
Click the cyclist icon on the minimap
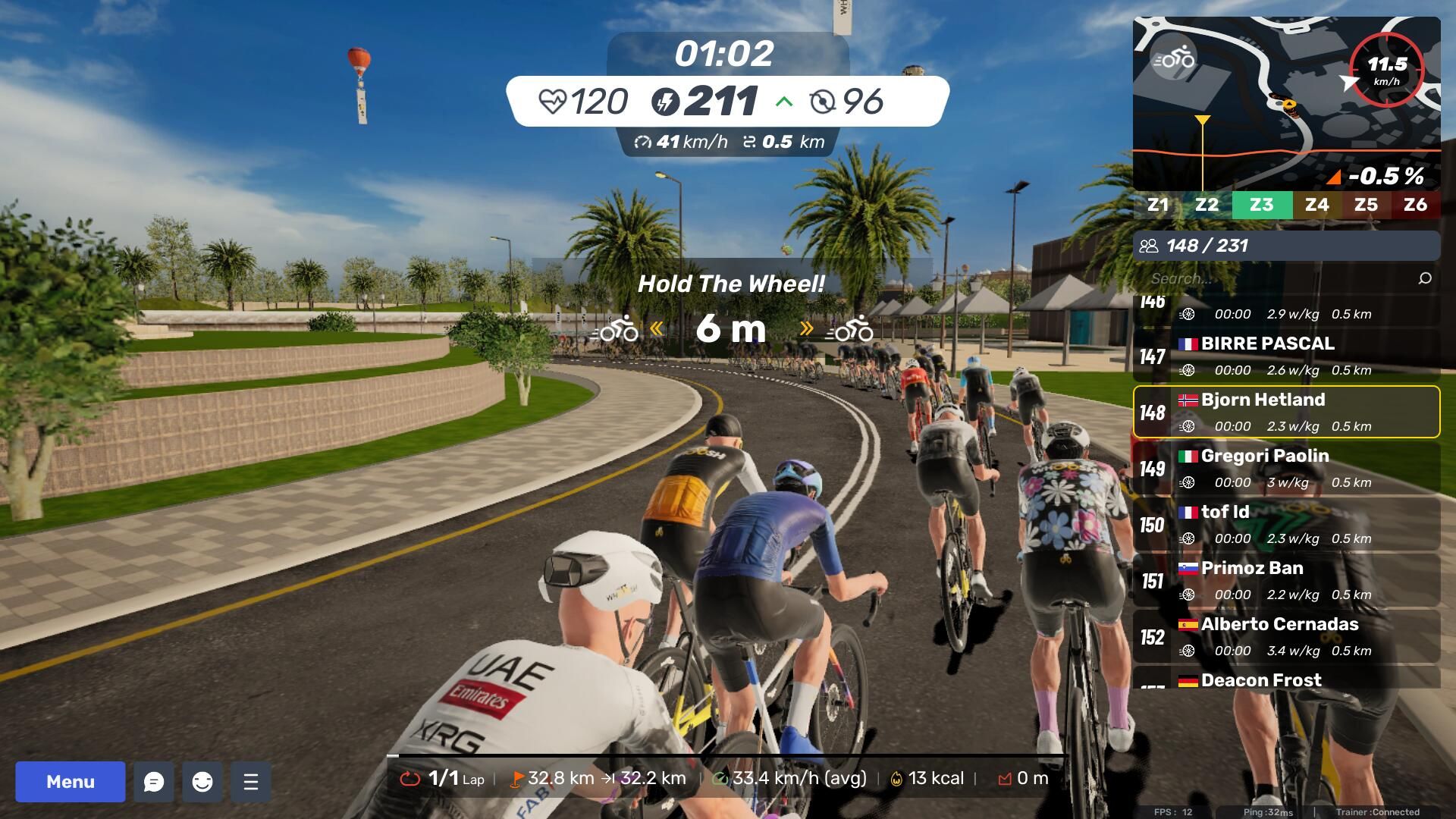1173,59
